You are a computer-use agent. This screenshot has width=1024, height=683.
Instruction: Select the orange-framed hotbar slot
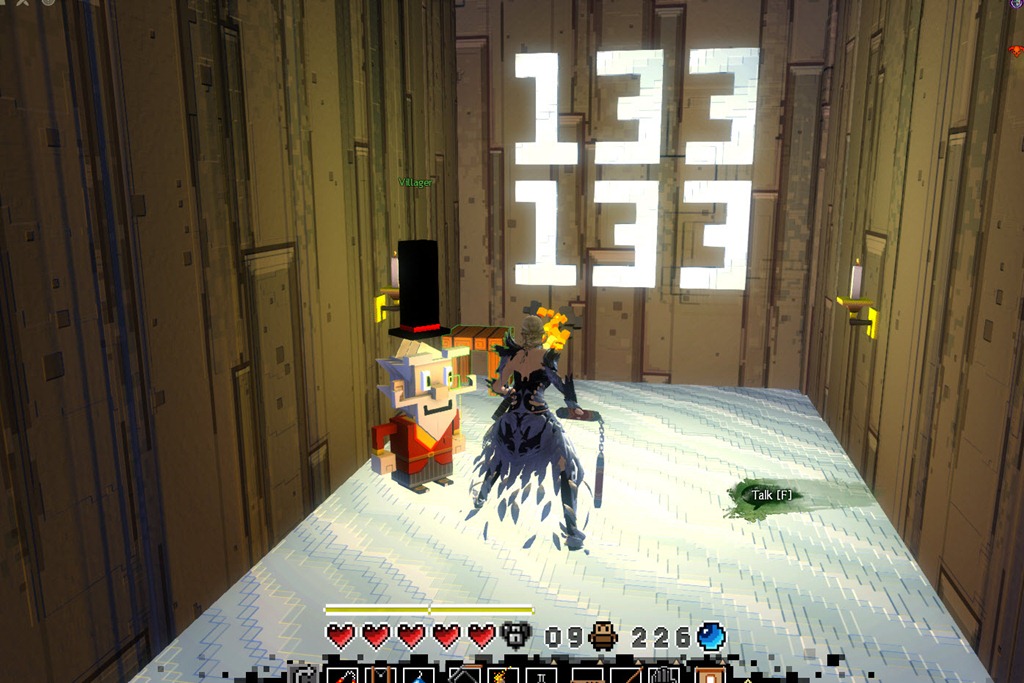(x=709, y=676)
